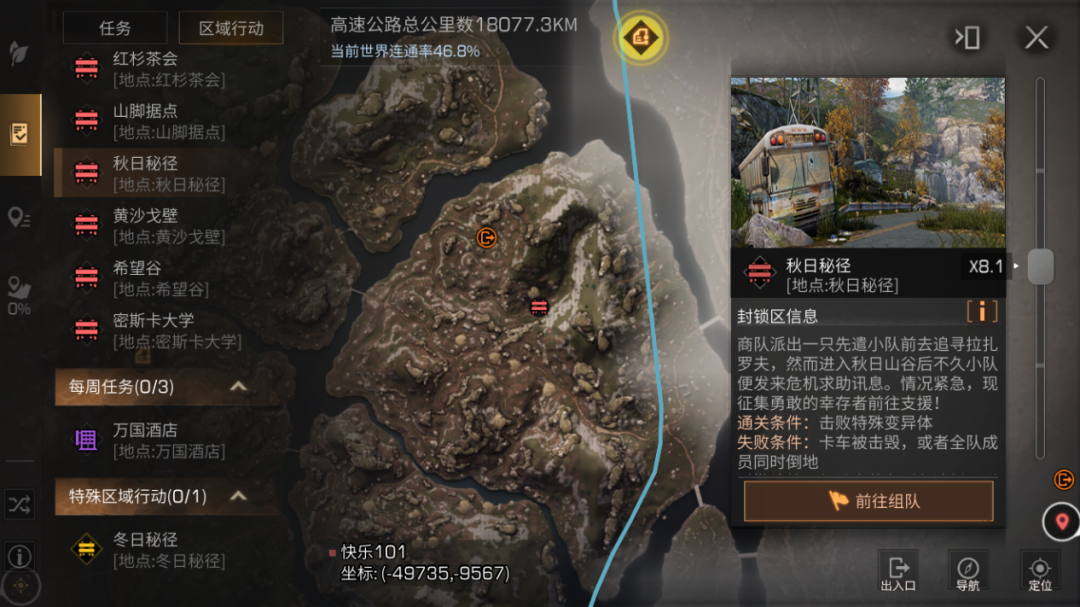Switch to the 任务 tab
Viewport: 1080px width, 607px height.
pos(114,28)
